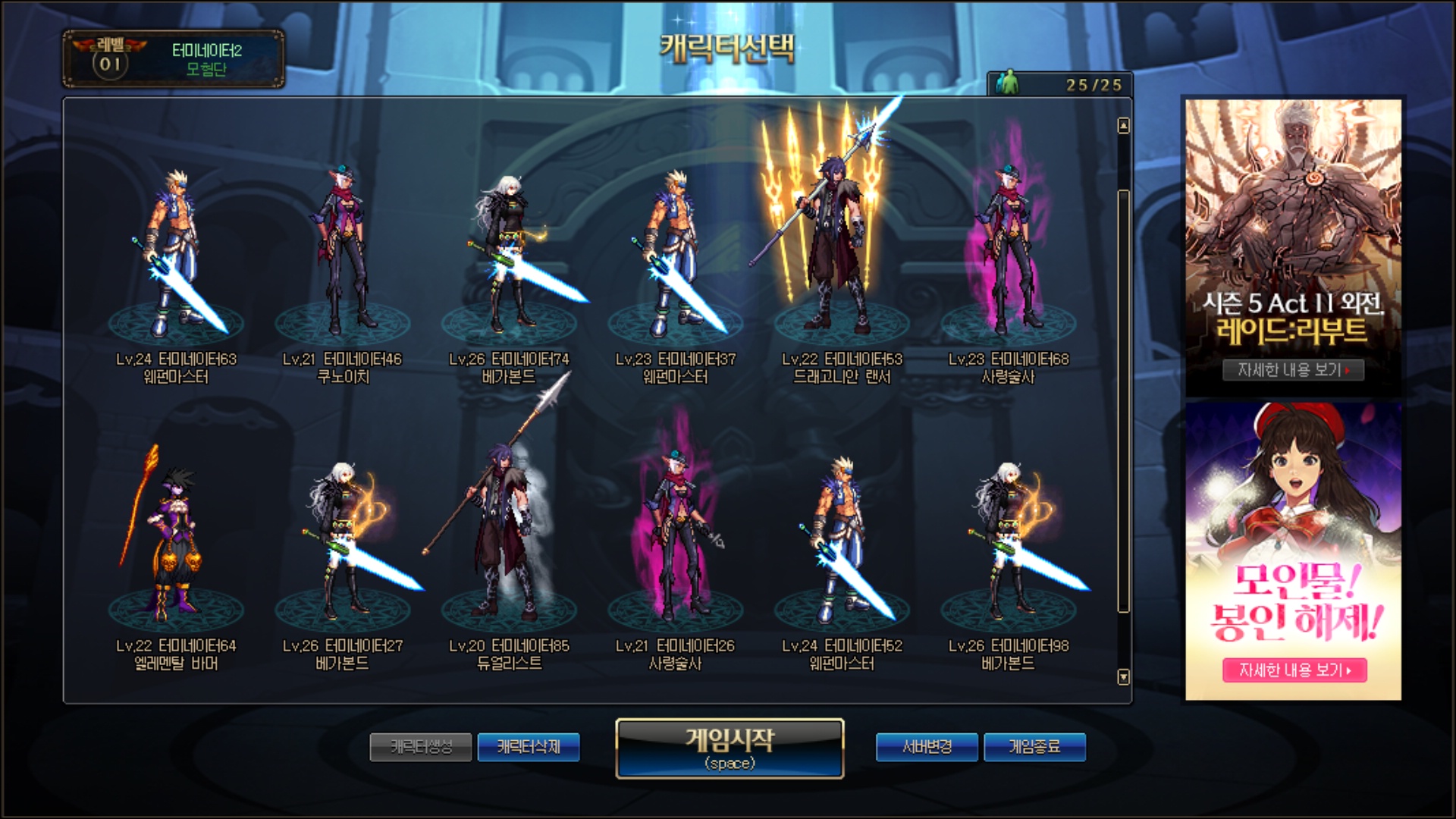Image resolution: width=1456 pixels, height=819 pixels.
Task: Exit with the 게임종료 button
Action: (x=1034, y=747)
